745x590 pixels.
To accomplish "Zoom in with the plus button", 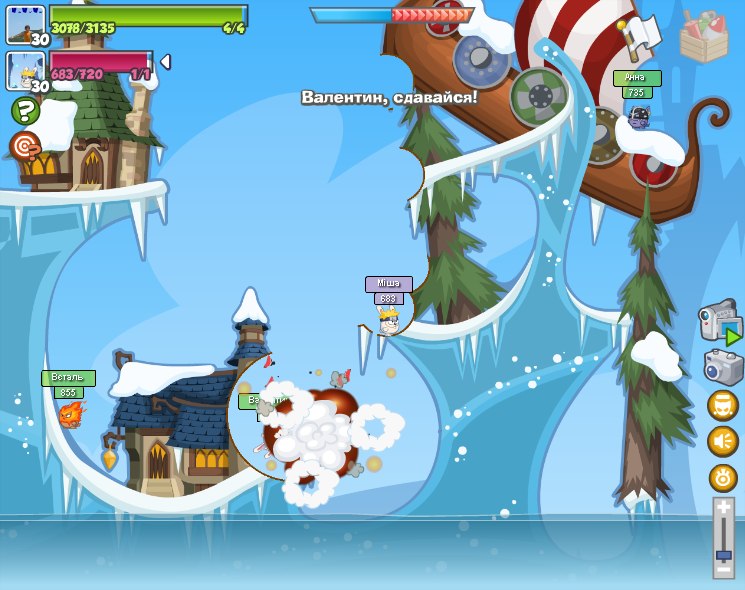I will click(723, 508).
